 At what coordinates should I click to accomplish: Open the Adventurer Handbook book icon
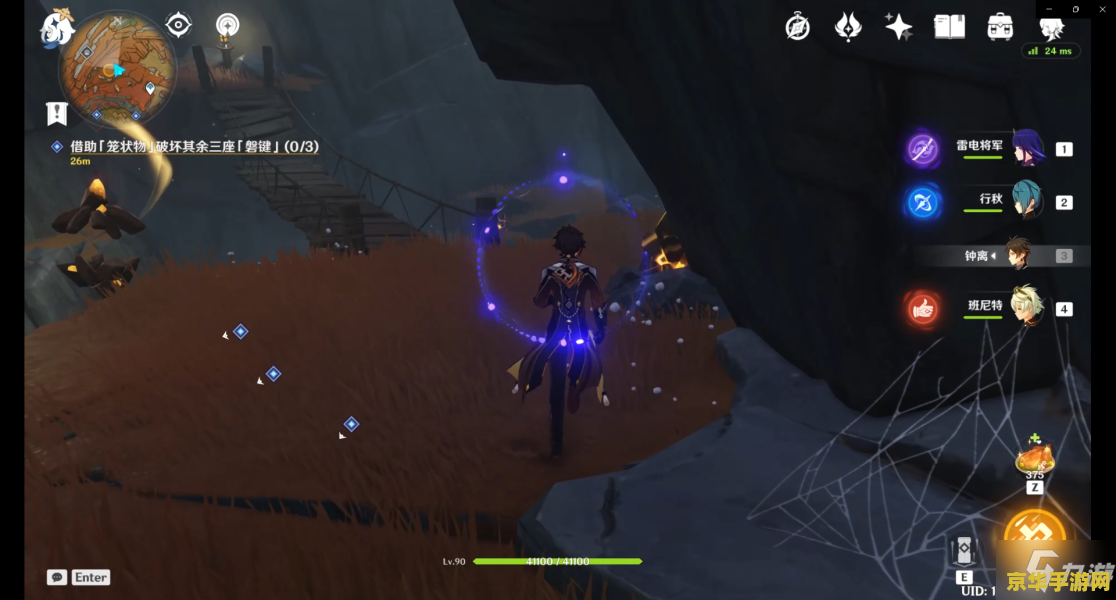coord(949,27)
